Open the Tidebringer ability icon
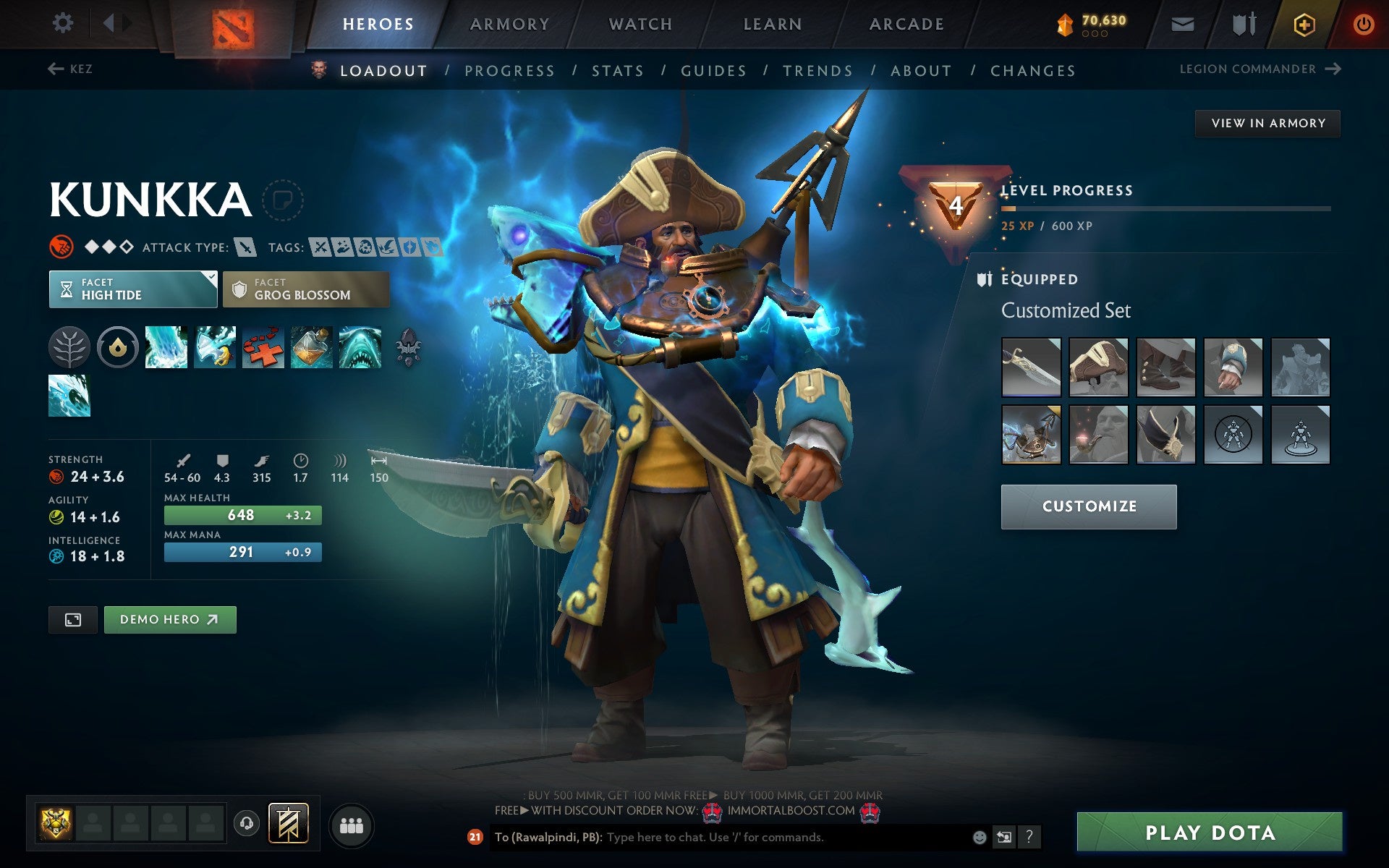 [x=216, y=346]
